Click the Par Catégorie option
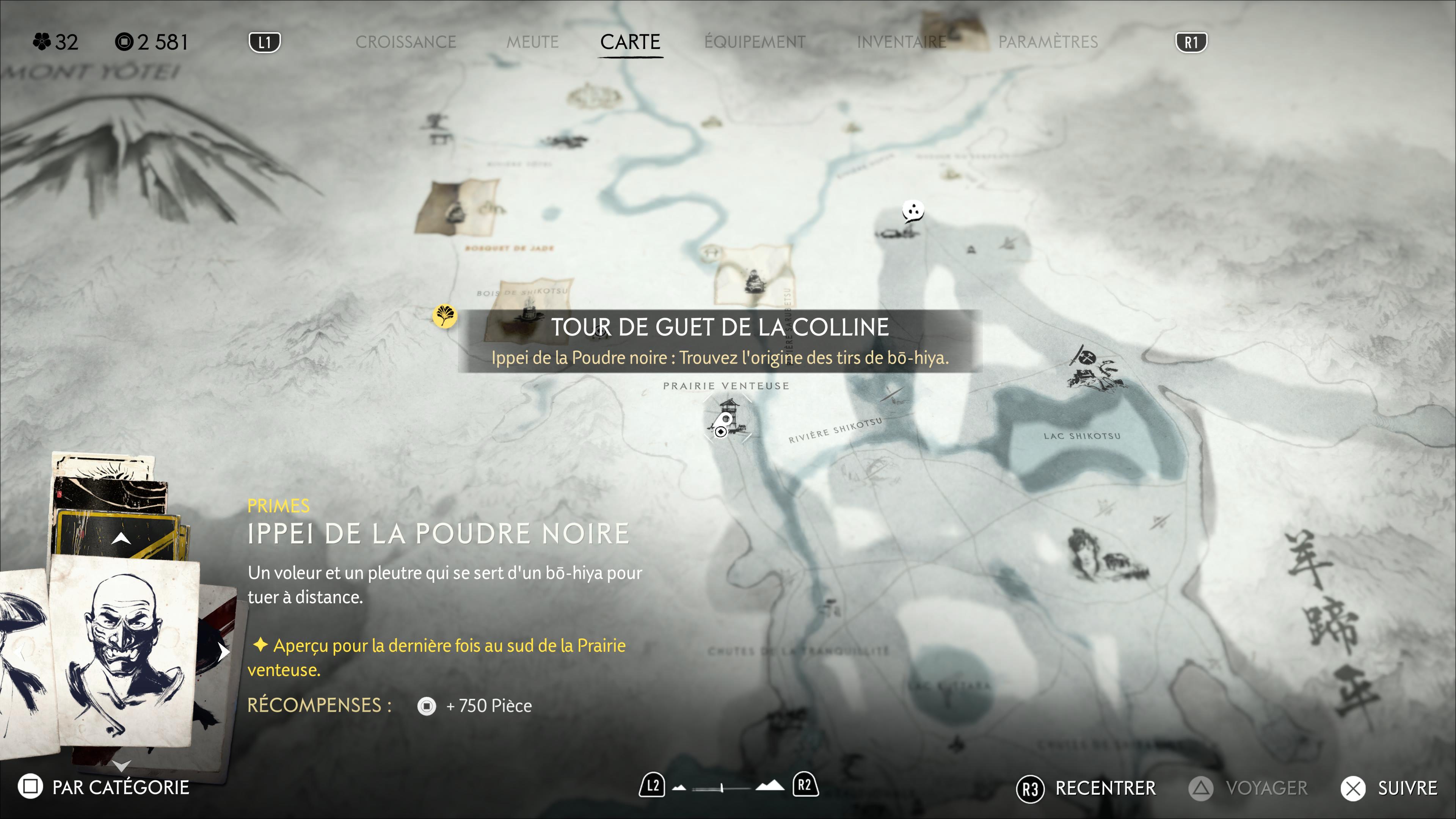 pos(104,787)
